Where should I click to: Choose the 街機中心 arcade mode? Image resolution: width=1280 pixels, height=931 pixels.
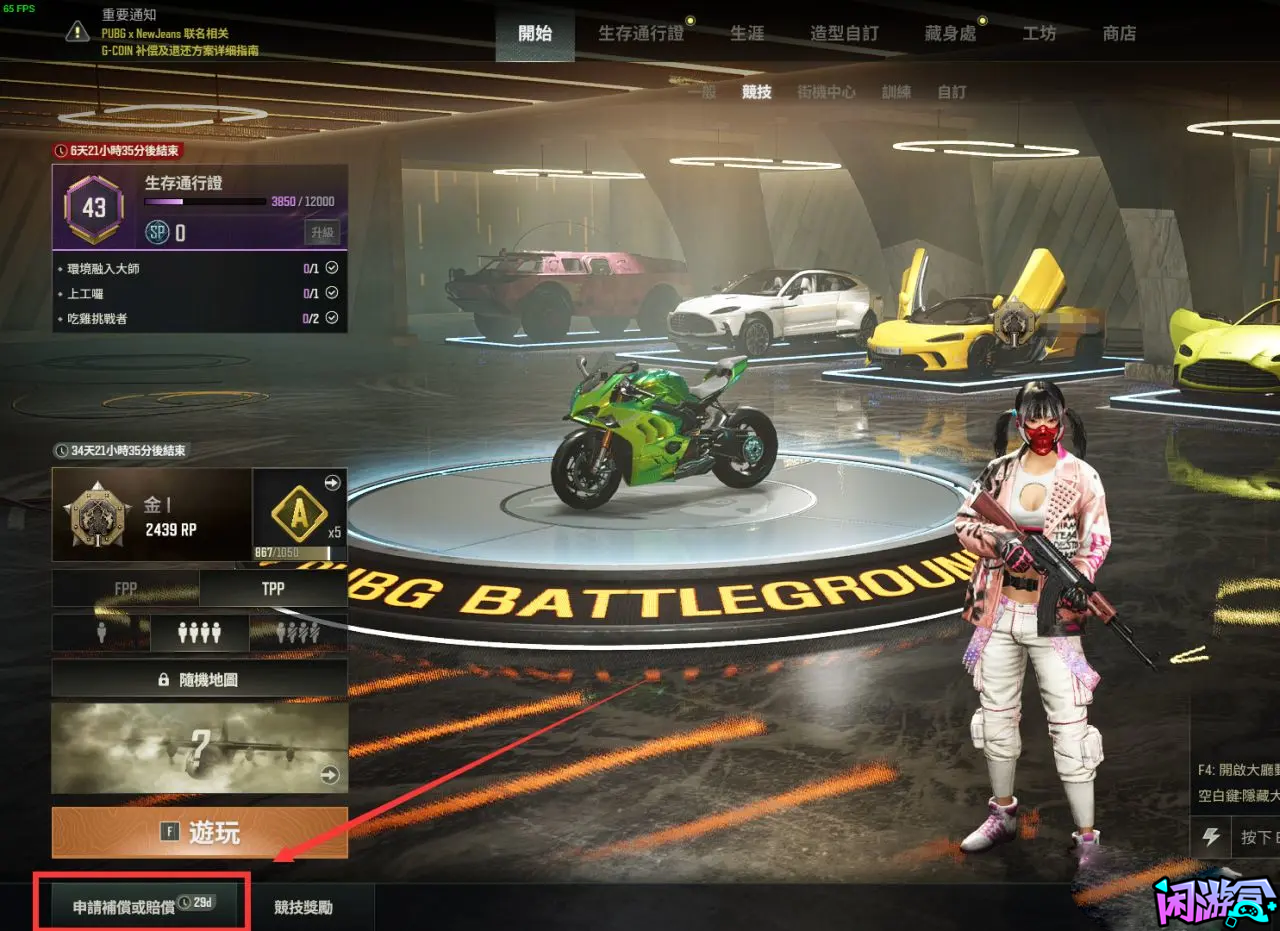(826, 92)
